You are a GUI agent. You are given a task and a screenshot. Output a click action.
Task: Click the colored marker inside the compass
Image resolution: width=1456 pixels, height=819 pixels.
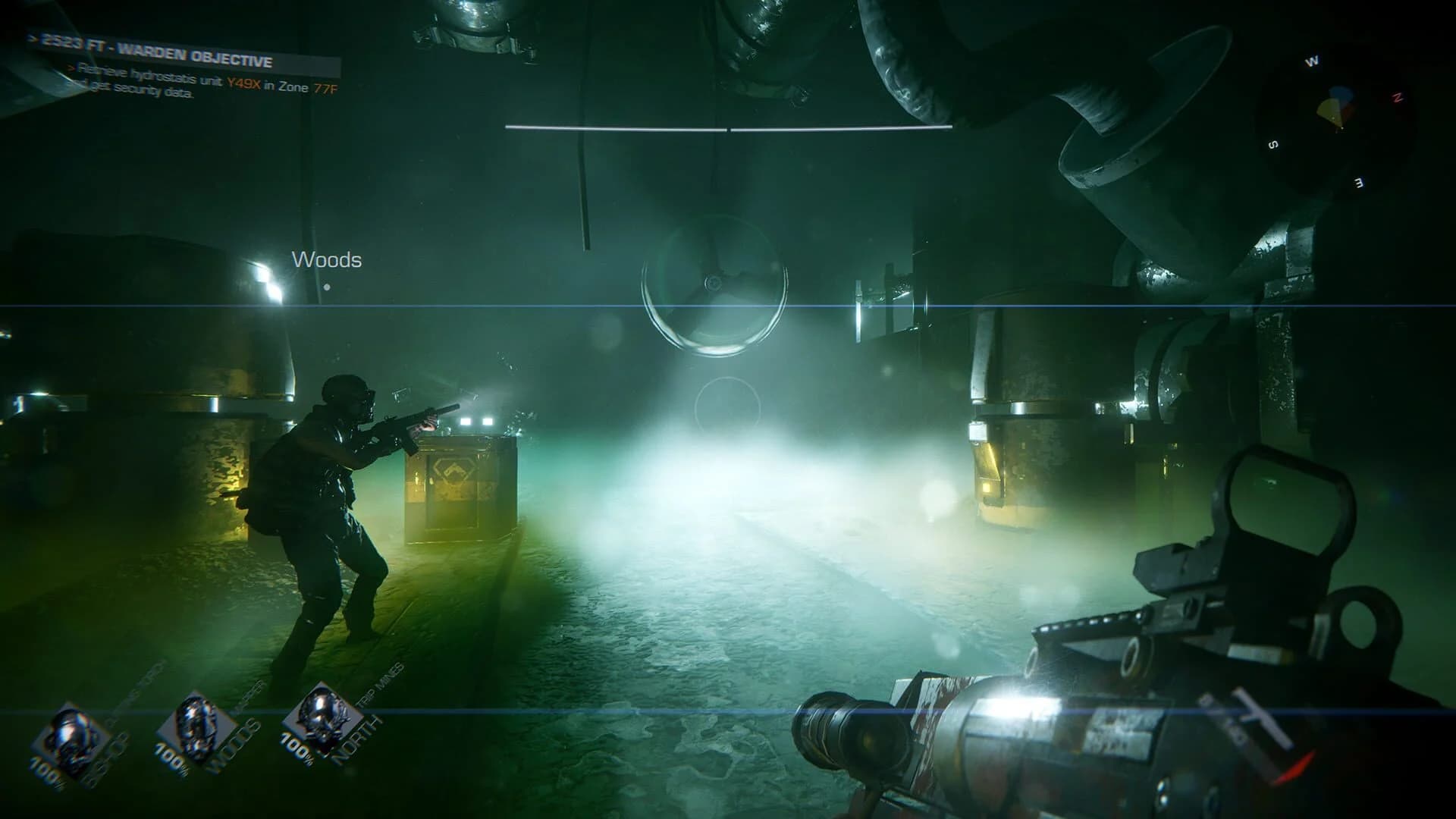[1336, 106]
